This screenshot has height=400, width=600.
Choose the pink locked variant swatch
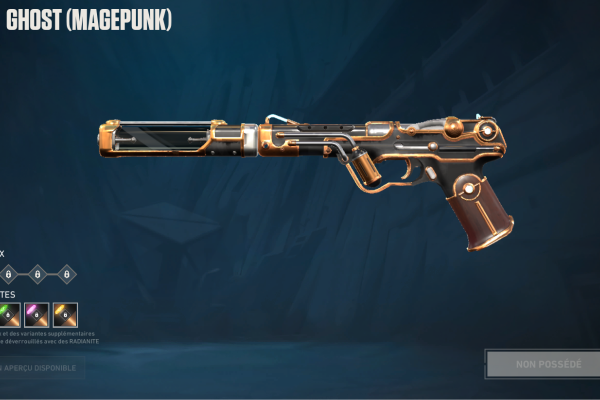click(x=37, y=315)
